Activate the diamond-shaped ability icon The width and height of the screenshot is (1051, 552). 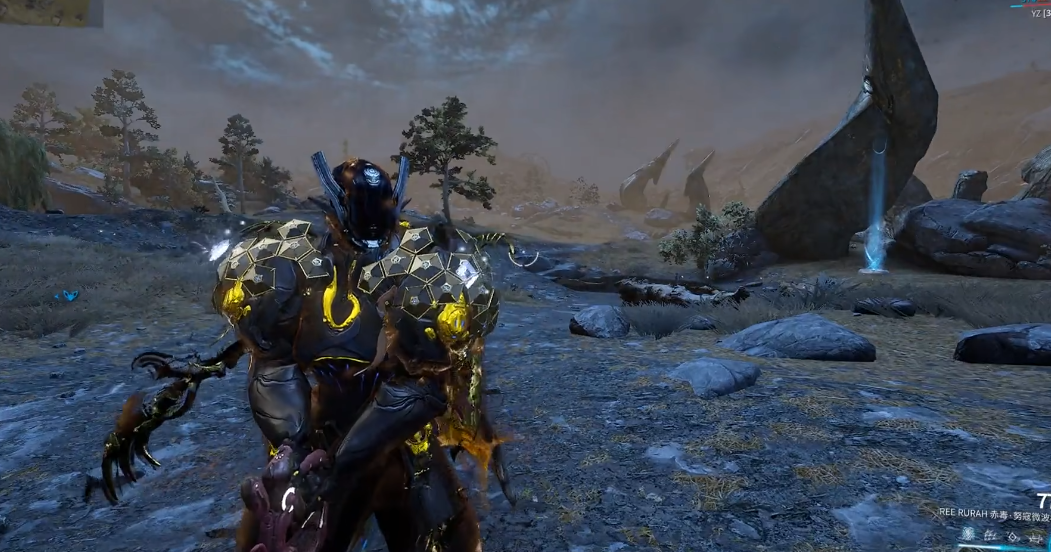tap(1013, 536)
